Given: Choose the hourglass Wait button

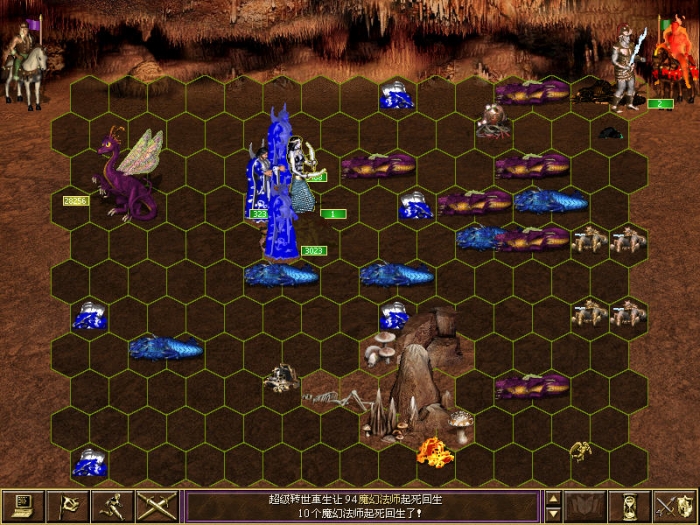Looking at the screenshot, I should pyautogui.click(x=629, y=506).
